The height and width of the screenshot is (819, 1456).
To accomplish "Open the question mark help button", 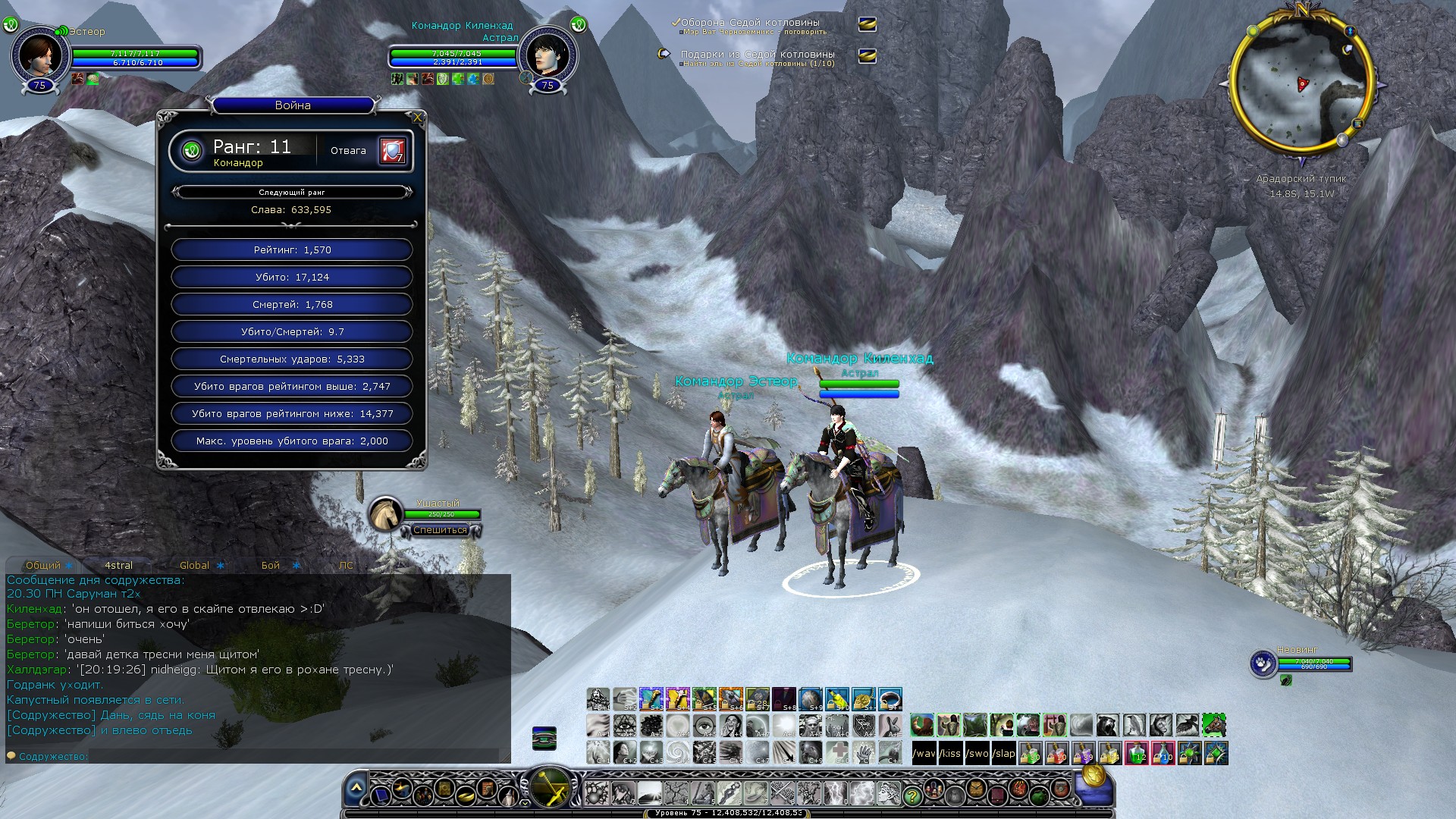I will [912, 795].
